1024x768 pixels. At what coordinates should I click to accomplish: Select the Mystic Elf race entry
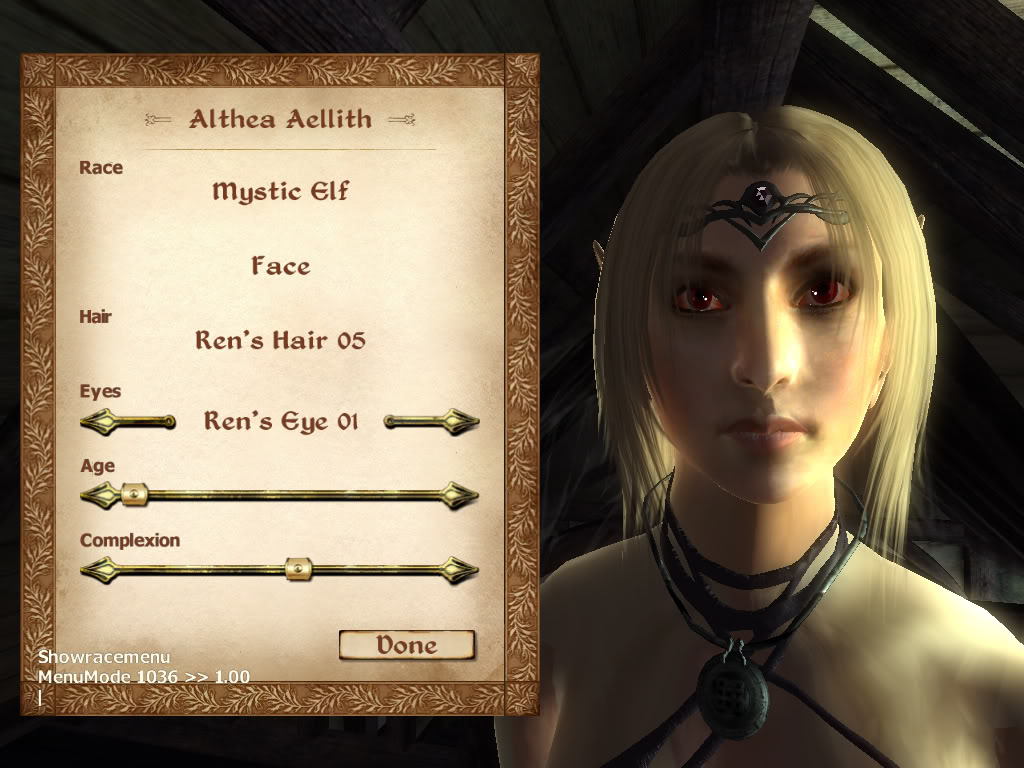(280, 190)
